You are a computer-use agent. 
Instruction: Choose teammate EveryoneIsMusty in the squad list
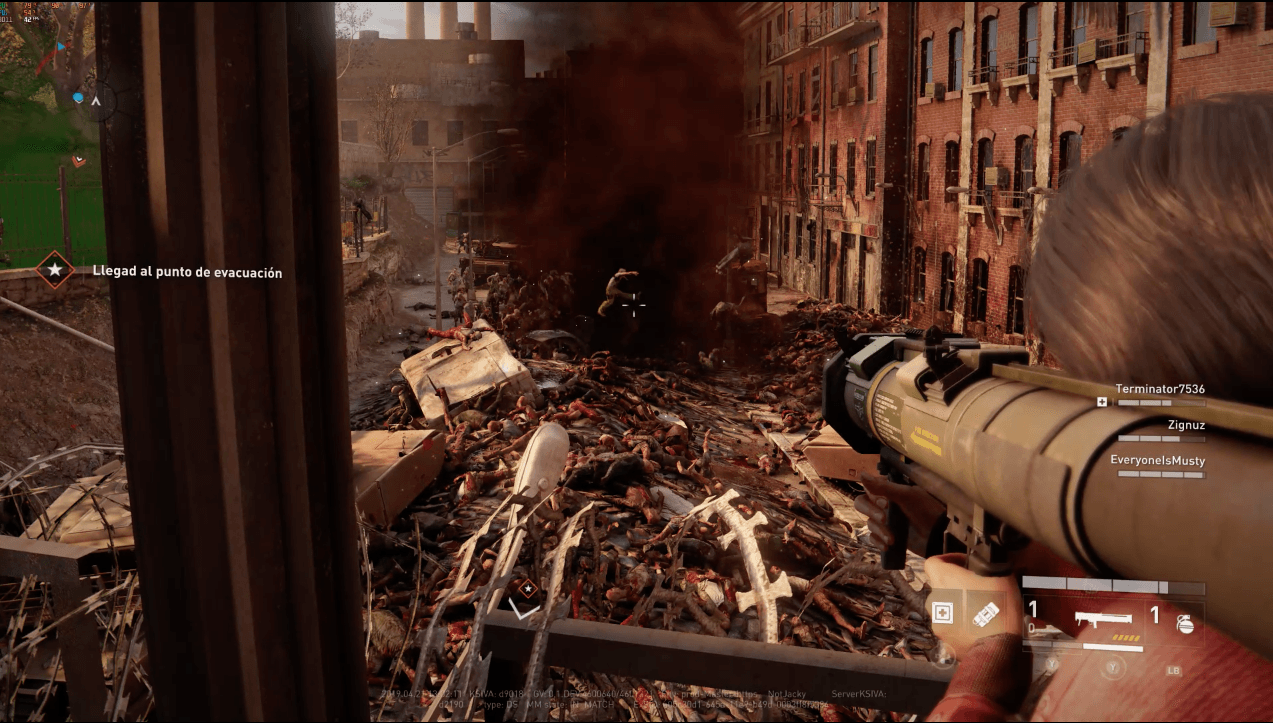[x=1157, y=461]
